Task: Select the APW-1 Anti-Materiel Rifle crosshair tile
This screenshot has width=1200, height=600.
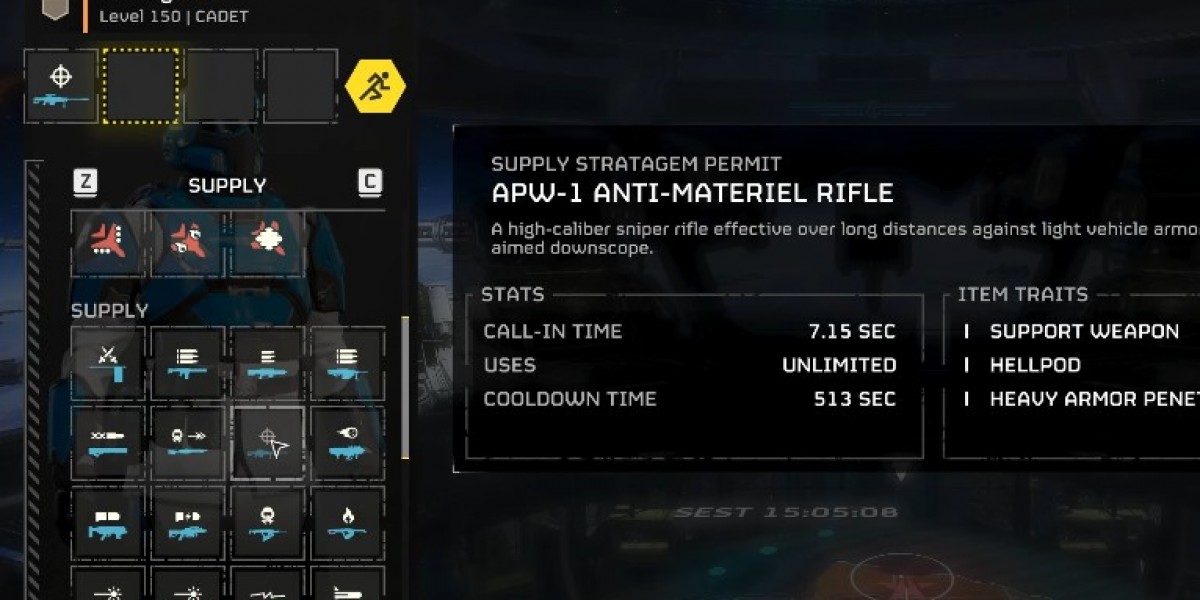Action: tap(267, 442)
